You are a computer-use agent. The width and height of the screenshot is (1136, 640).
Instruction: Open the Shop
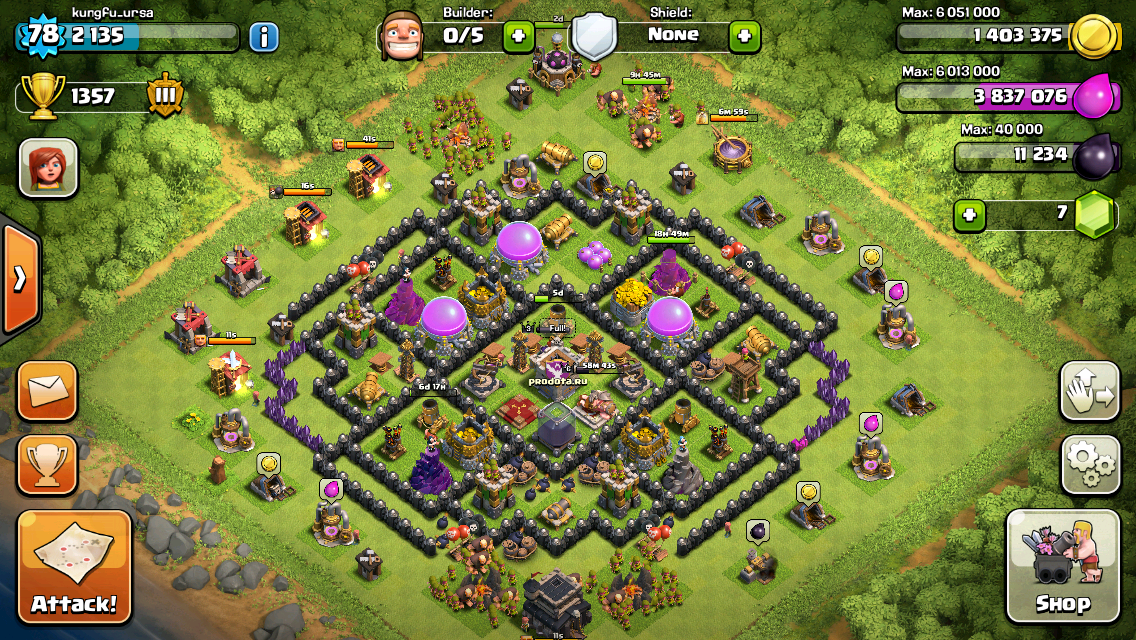click(1062, 566)
